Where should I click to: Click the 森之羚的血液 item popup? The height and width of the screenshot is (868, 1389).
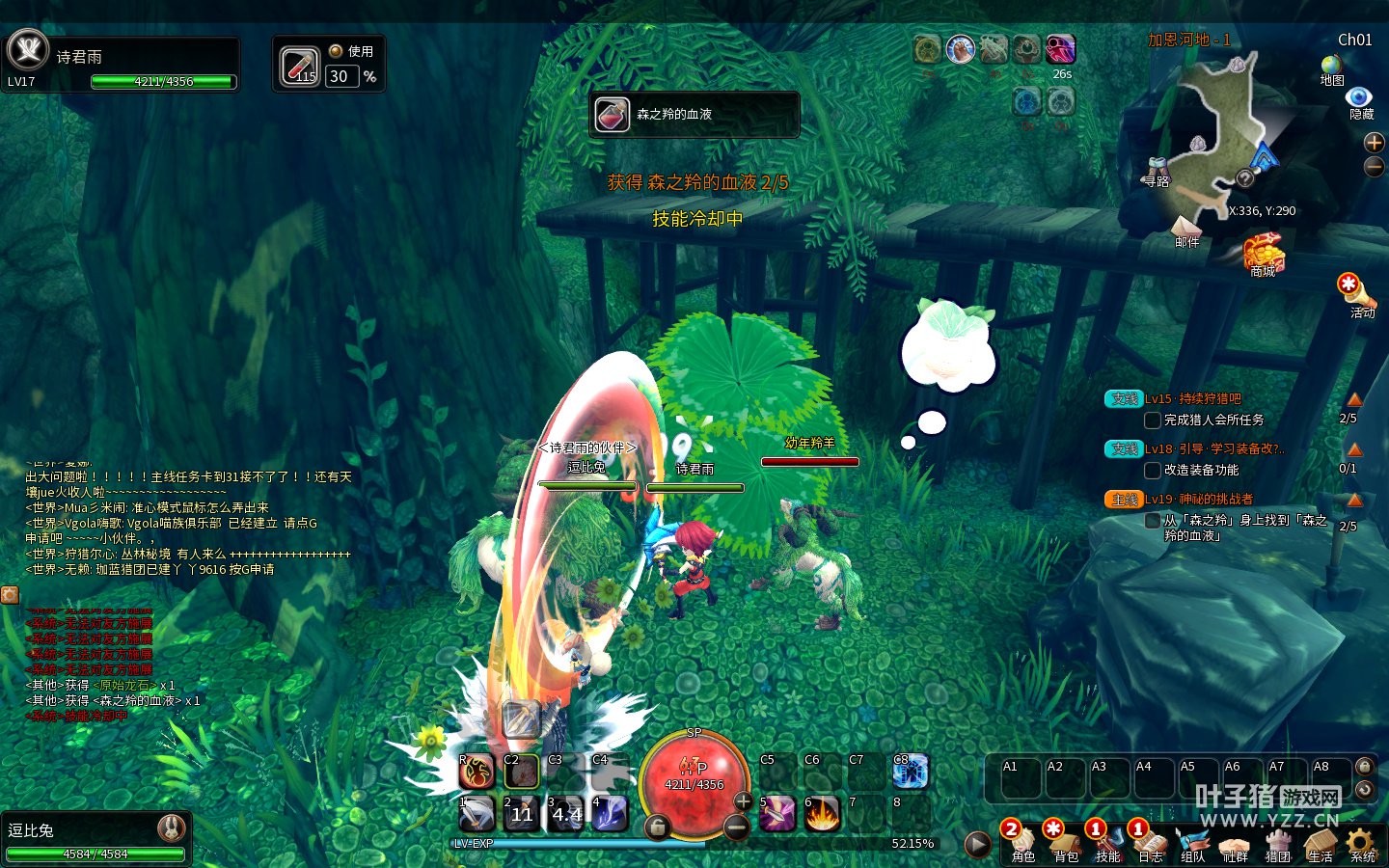694,115
